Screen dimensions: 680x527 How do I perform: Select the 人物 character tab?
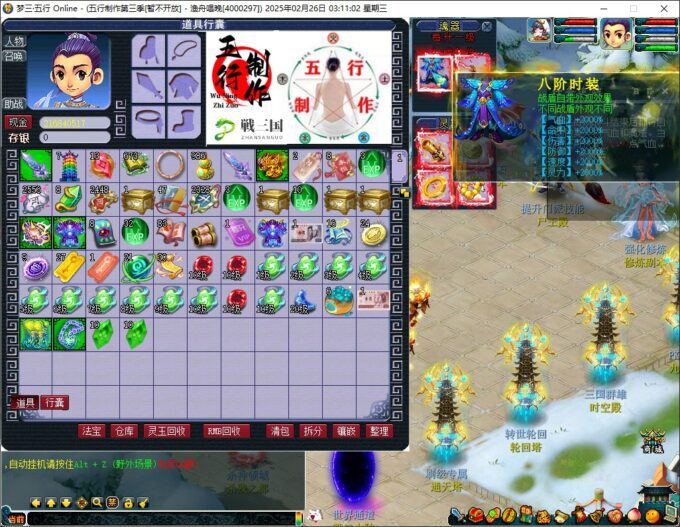pyautogui.click(x=14, y=41)
